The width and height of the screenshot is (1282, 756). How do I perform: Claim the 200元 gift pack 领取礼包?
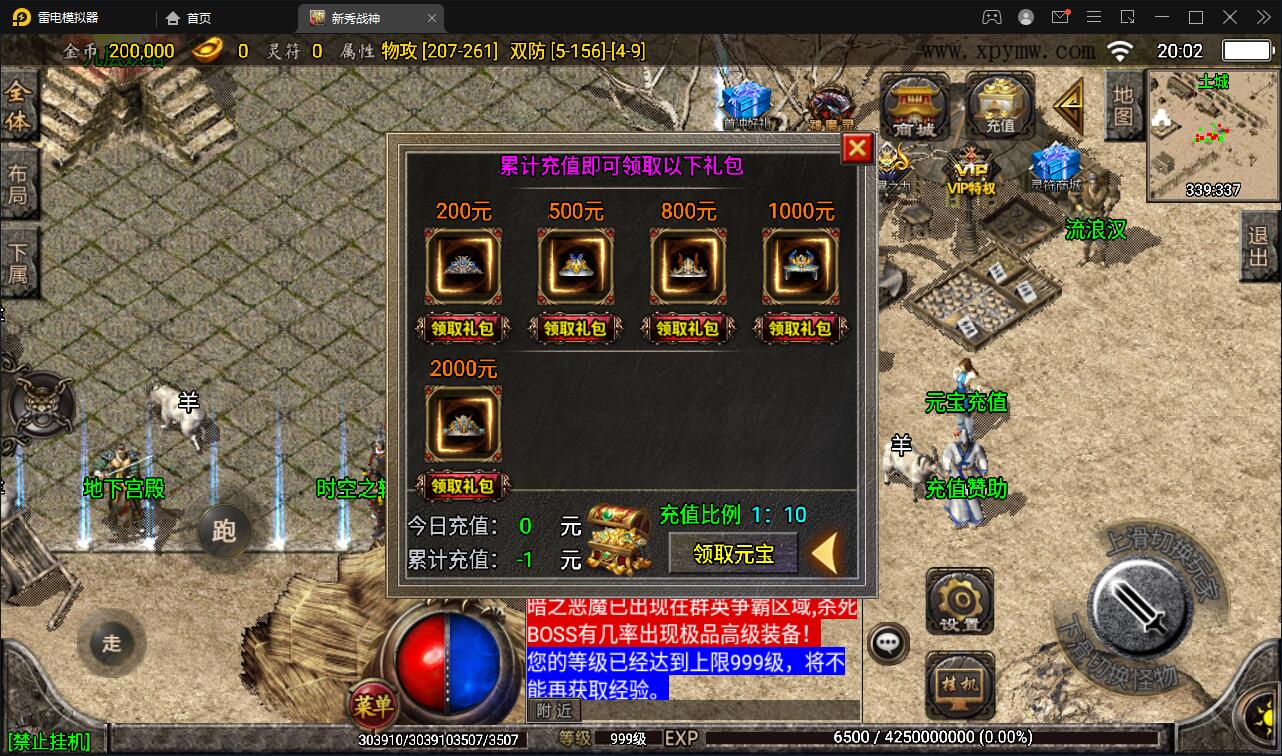(463, 328)
